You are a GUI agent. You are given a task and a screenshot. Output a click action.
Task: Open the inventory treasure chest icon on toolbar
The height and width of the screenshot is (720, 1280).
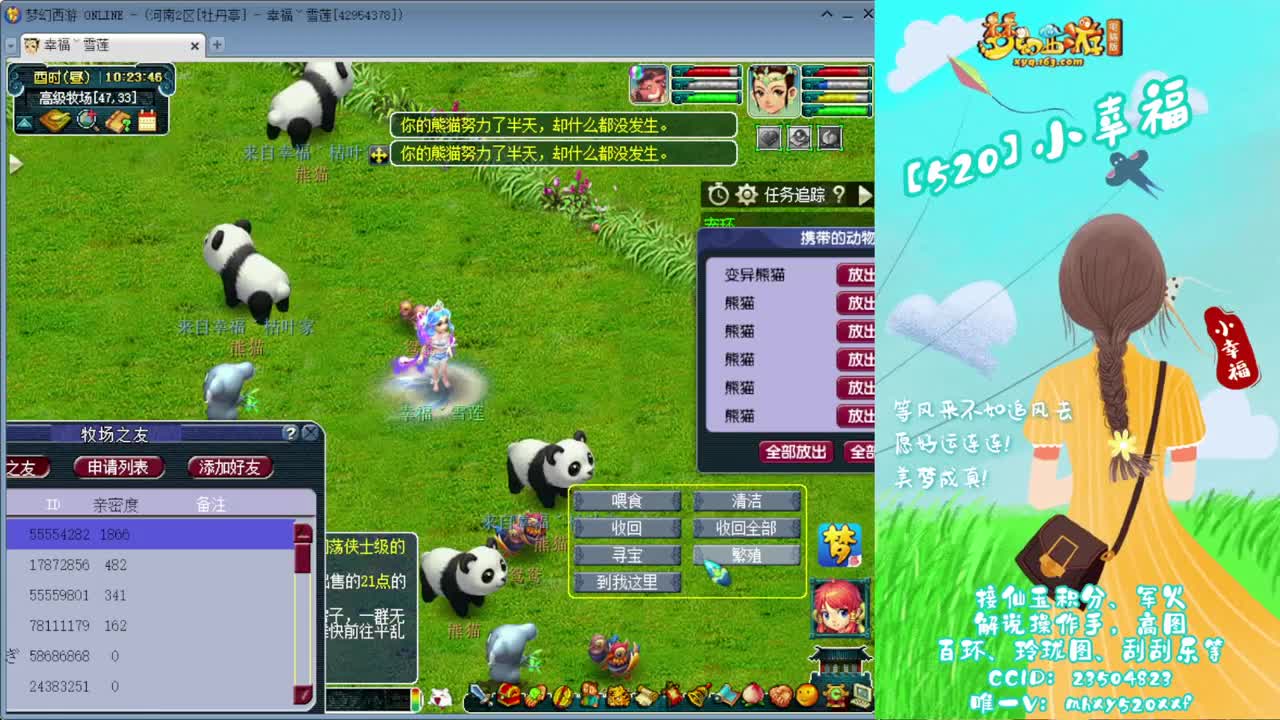point(510,695)
